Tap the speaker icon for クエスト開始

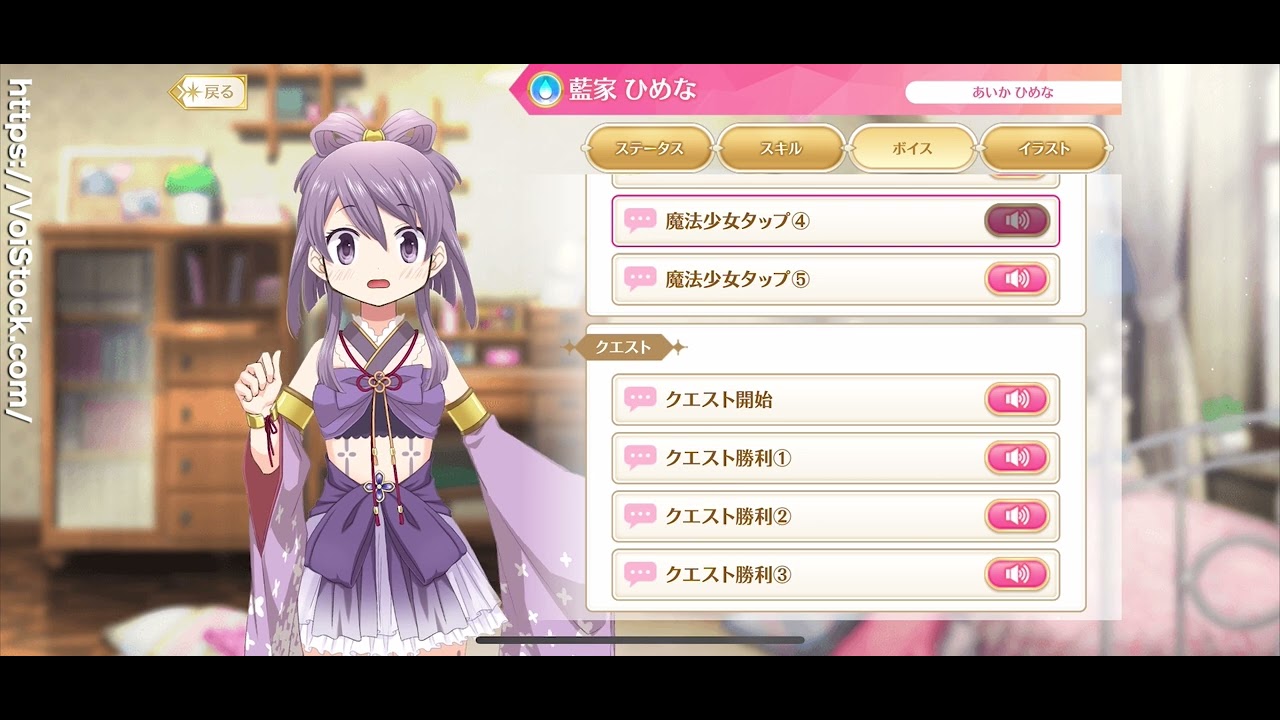1019,399
